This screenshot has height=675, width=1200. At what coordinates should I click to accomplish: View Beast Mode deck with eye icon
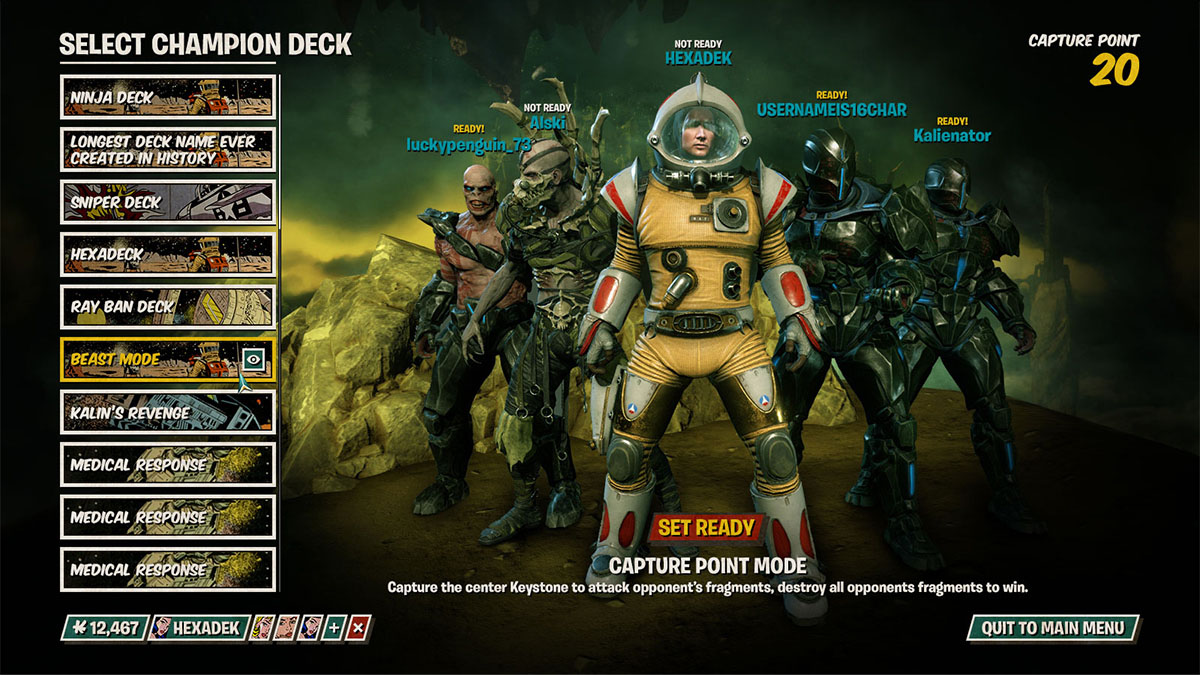(x=255, y=359)
